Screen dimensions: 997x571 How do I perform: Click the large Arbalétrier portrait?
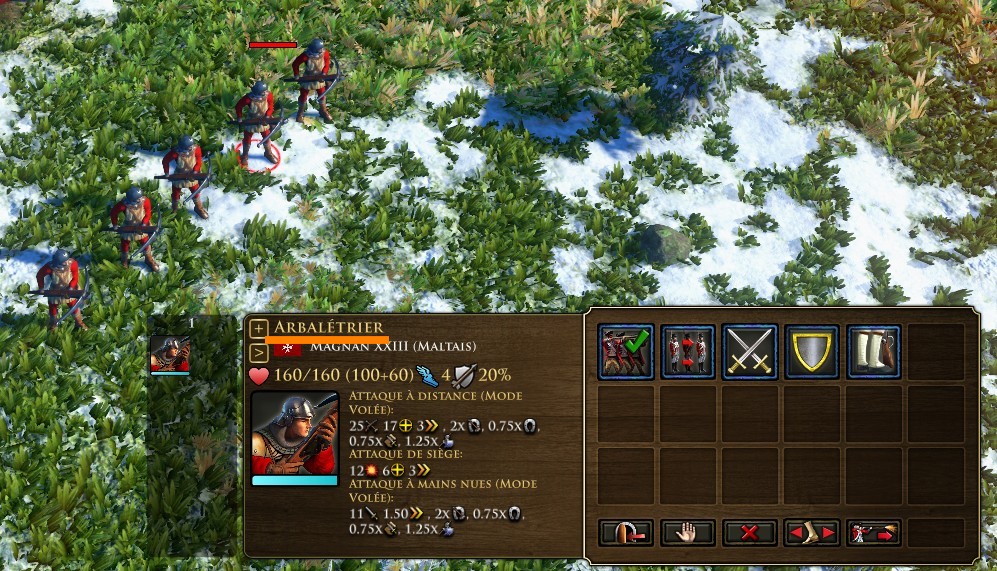click(294, 432)
